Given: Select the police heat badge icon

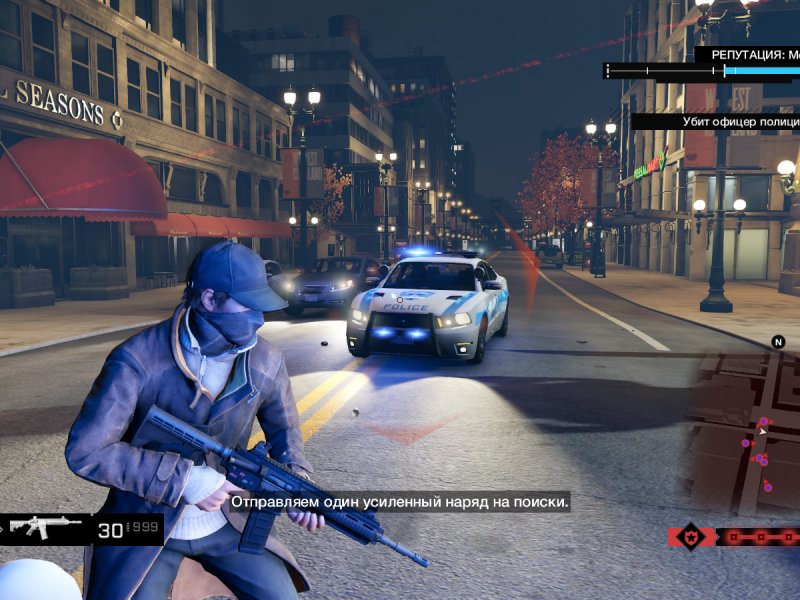Looking at the screenshot, I should coord(692,537).
